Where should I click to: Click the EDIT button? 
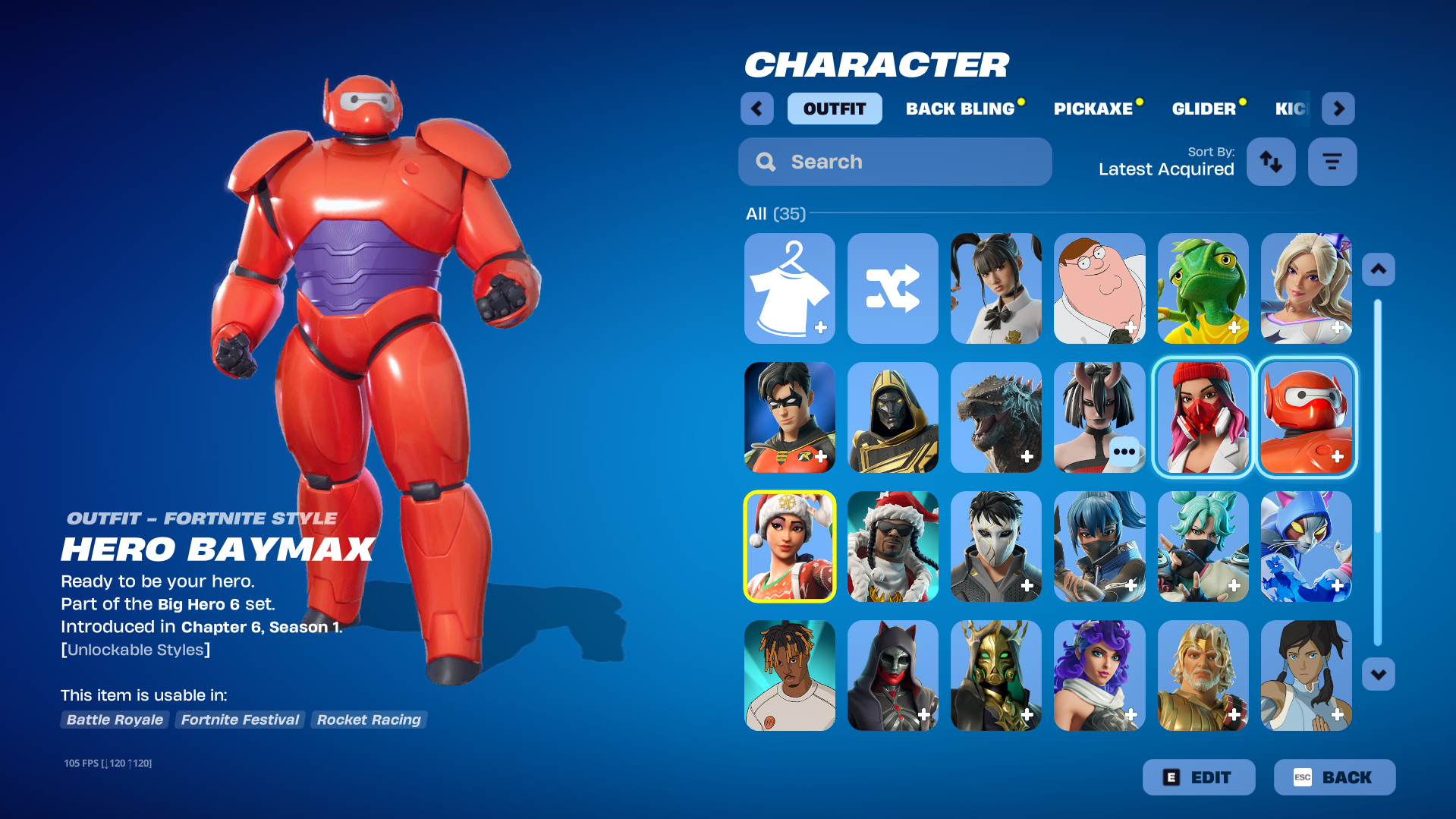(x=1199, y=777)
